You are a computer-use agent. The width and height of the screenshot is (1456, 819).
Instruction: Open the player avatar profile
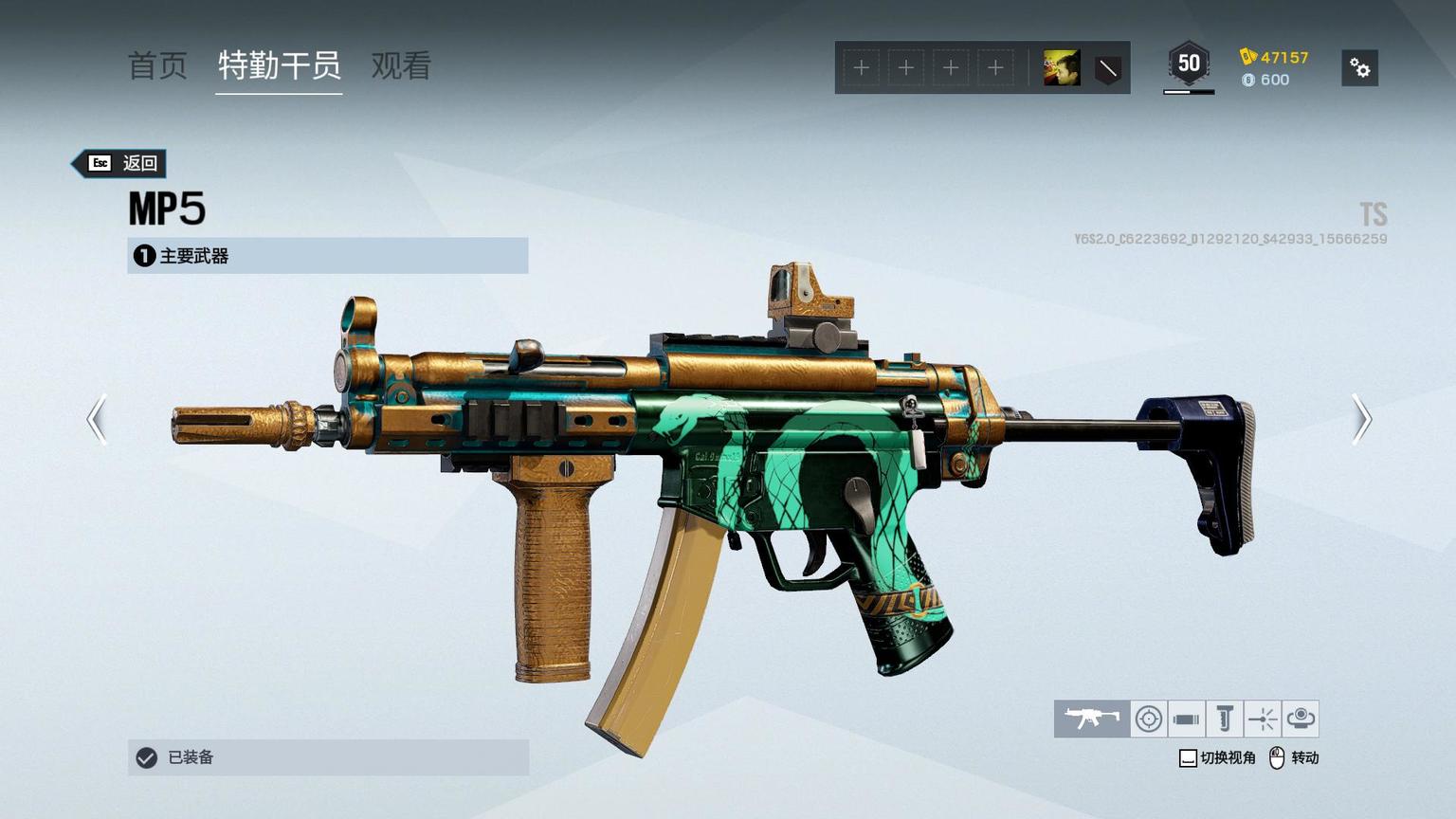[1062, 68]
